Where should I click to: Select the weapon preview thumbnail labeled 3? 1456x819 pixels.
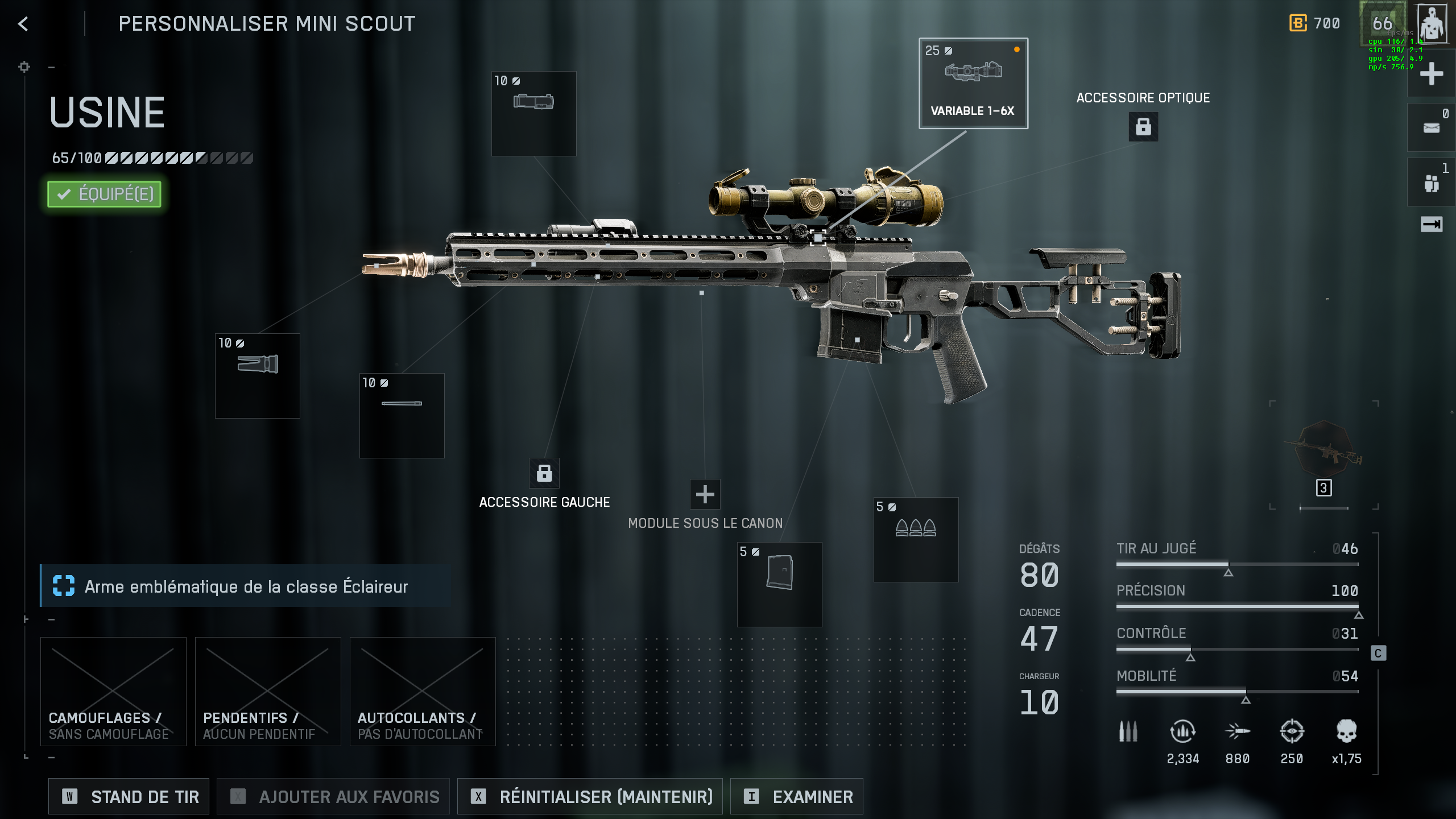(1324, 455)
